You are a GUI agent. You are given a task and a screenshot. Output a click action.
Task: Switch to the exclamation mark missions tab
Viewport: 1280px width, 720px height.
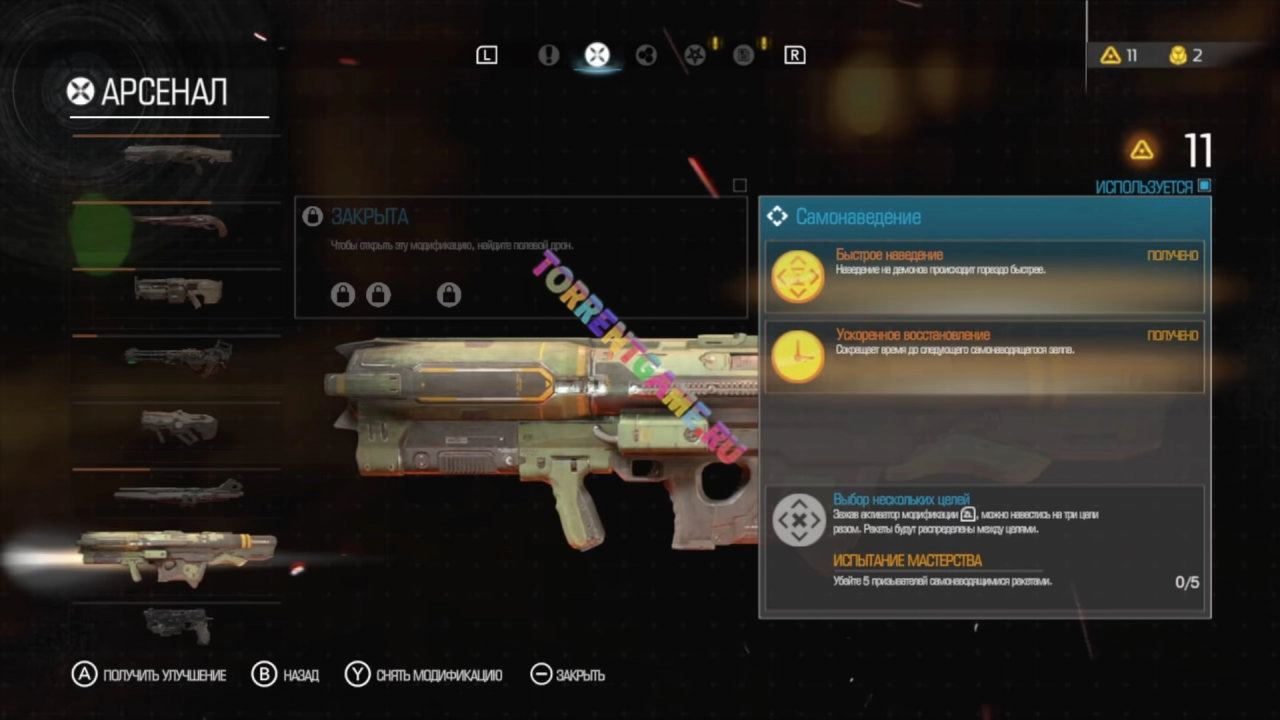[548, 55]
